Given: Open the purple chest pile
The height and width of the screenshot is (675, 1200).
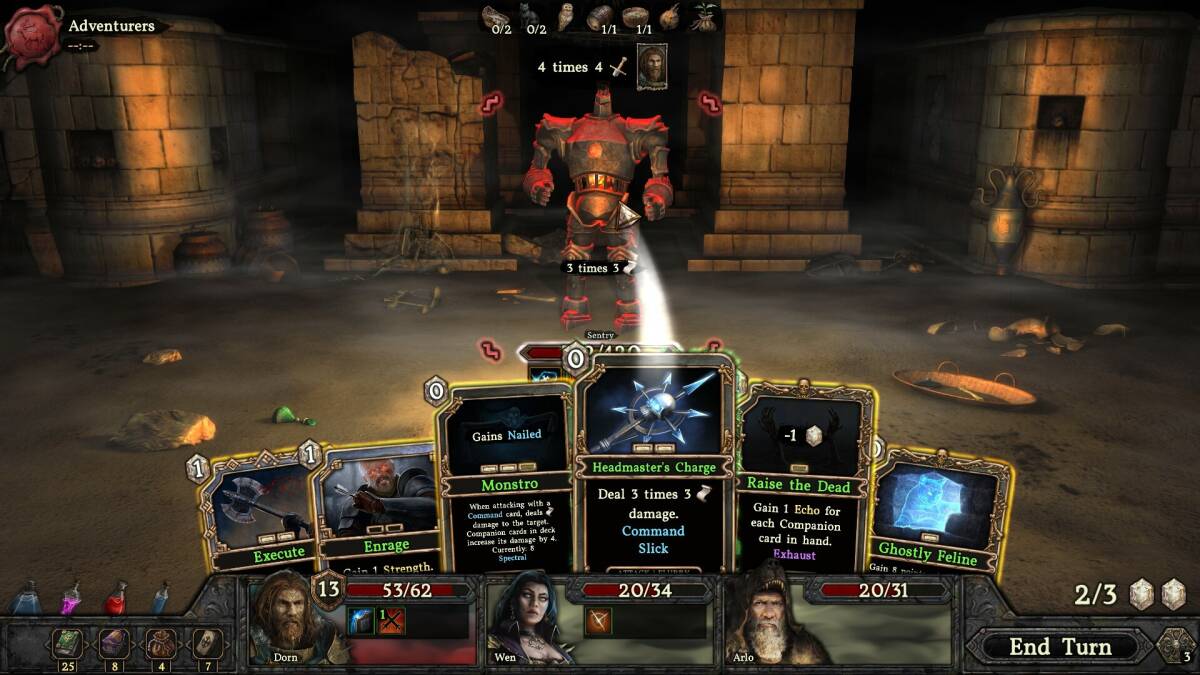Looking at the screenshot, I should pos(113,643).
